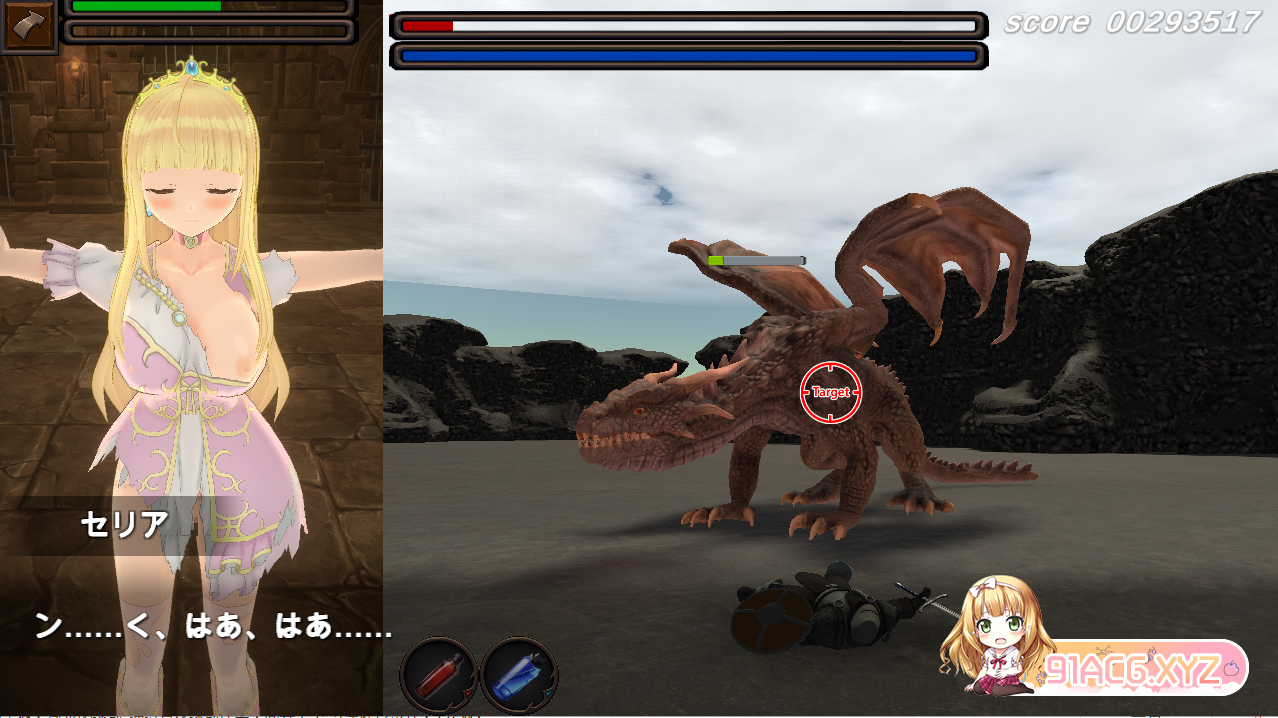Screen dimensions: 1278x718
Task: Click the curved arrow back button
Action: (29, 25)
